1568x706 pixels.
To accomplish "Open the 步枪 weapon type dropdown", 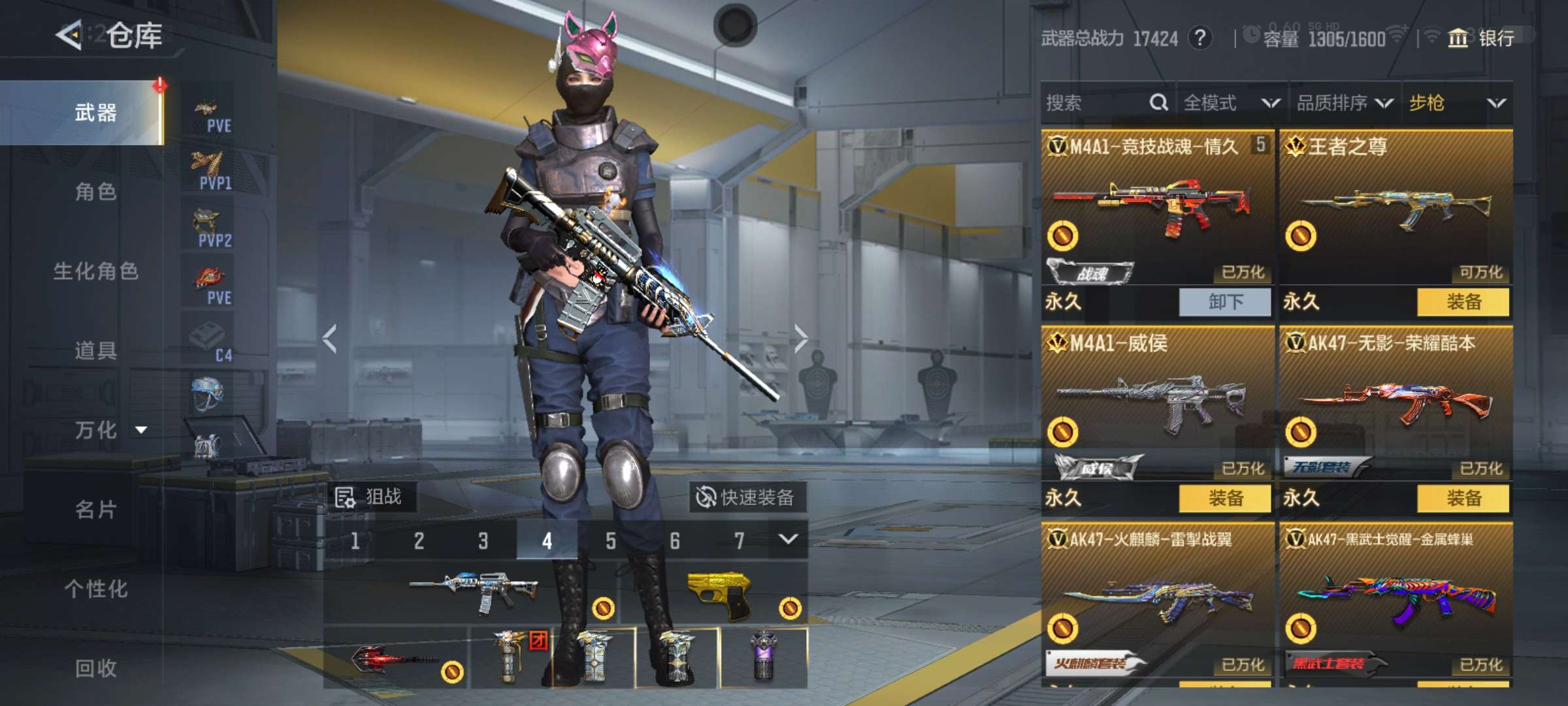I will [x=1457, y=103].
